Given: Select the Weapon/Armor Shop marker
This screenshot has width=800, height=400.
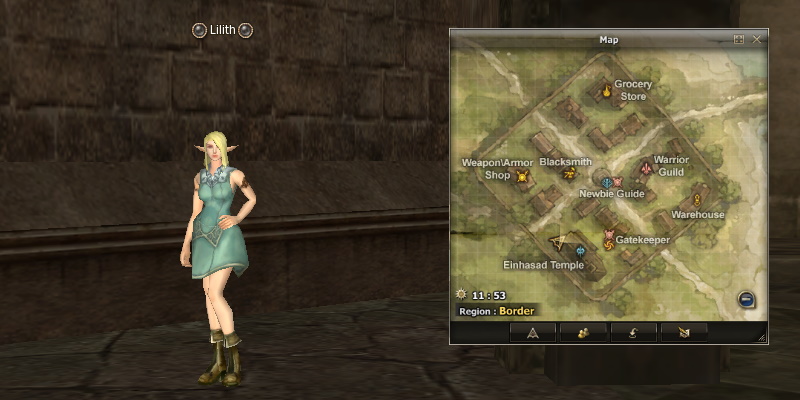Looking at the screenshot, I should 521,177.
